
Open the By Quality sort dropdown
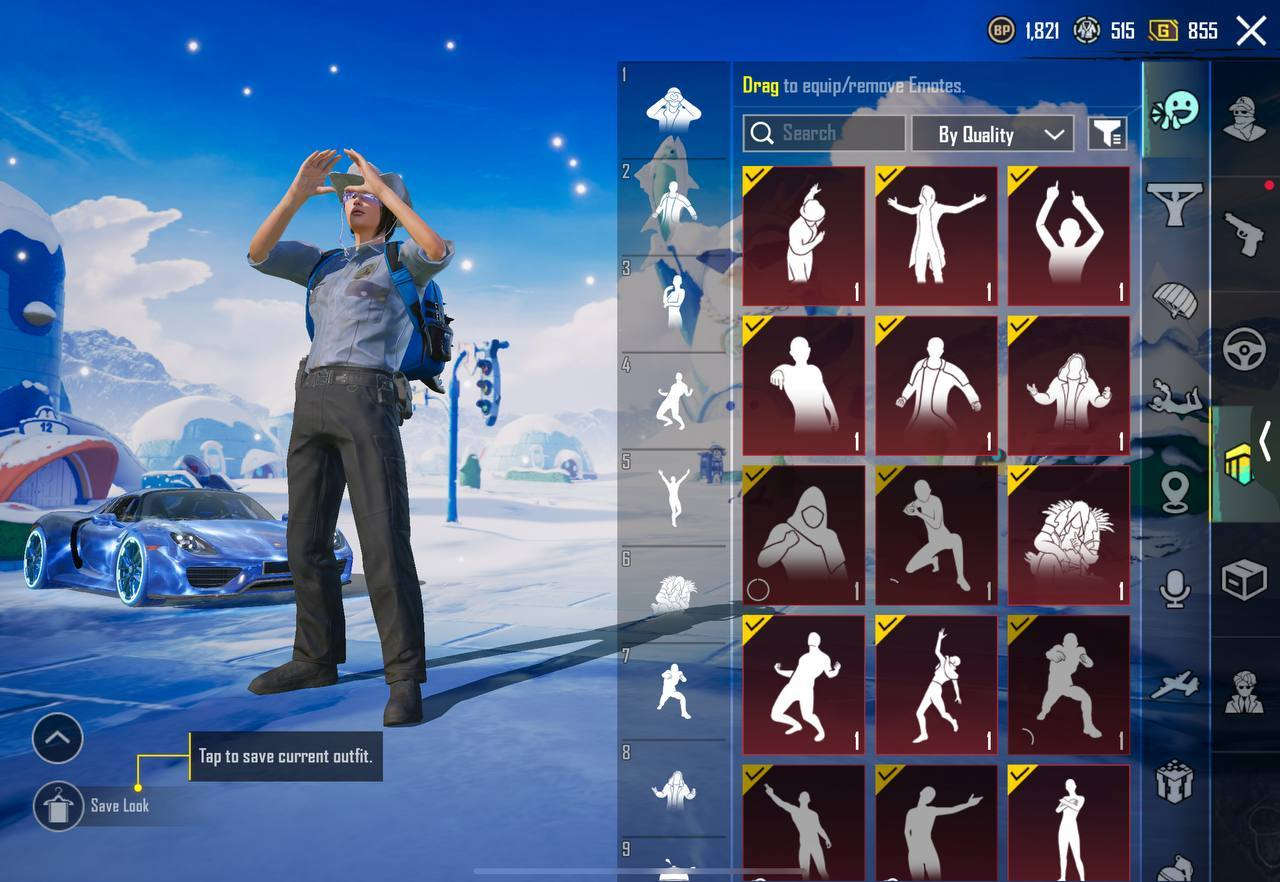coord(992,133)
